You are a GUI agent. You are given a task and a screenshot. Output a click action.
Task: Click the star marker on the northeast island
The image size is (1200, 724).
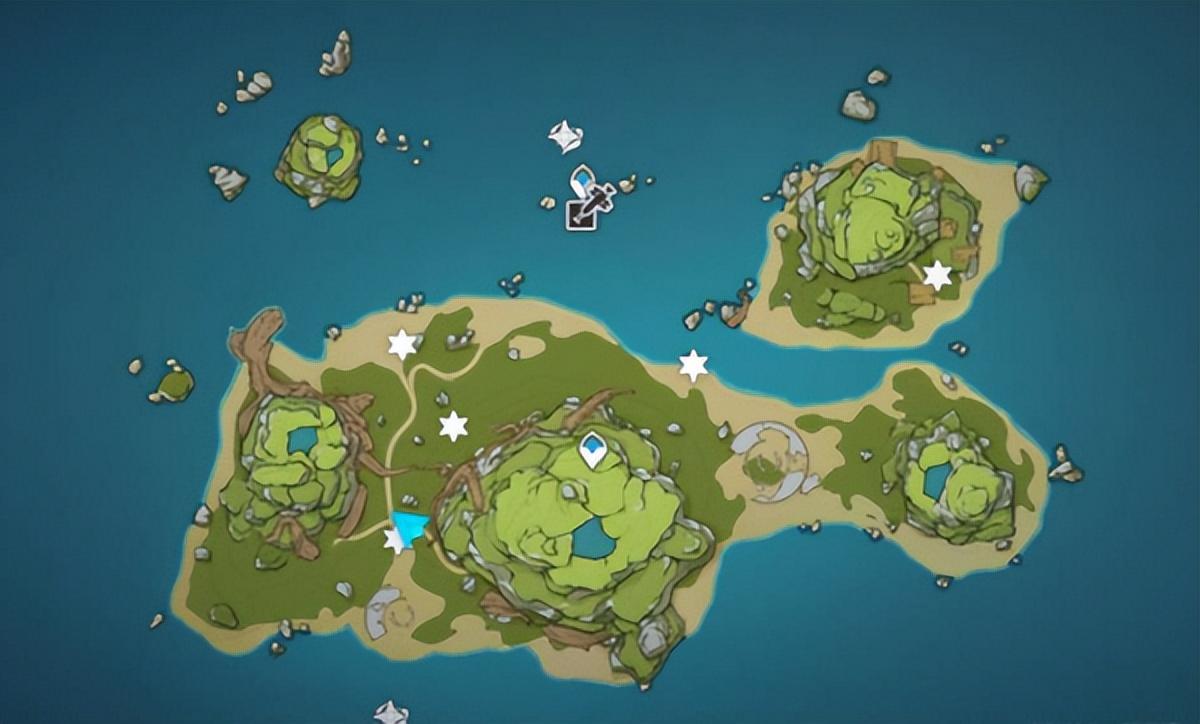pyautogui.click(x=937, y=275)
